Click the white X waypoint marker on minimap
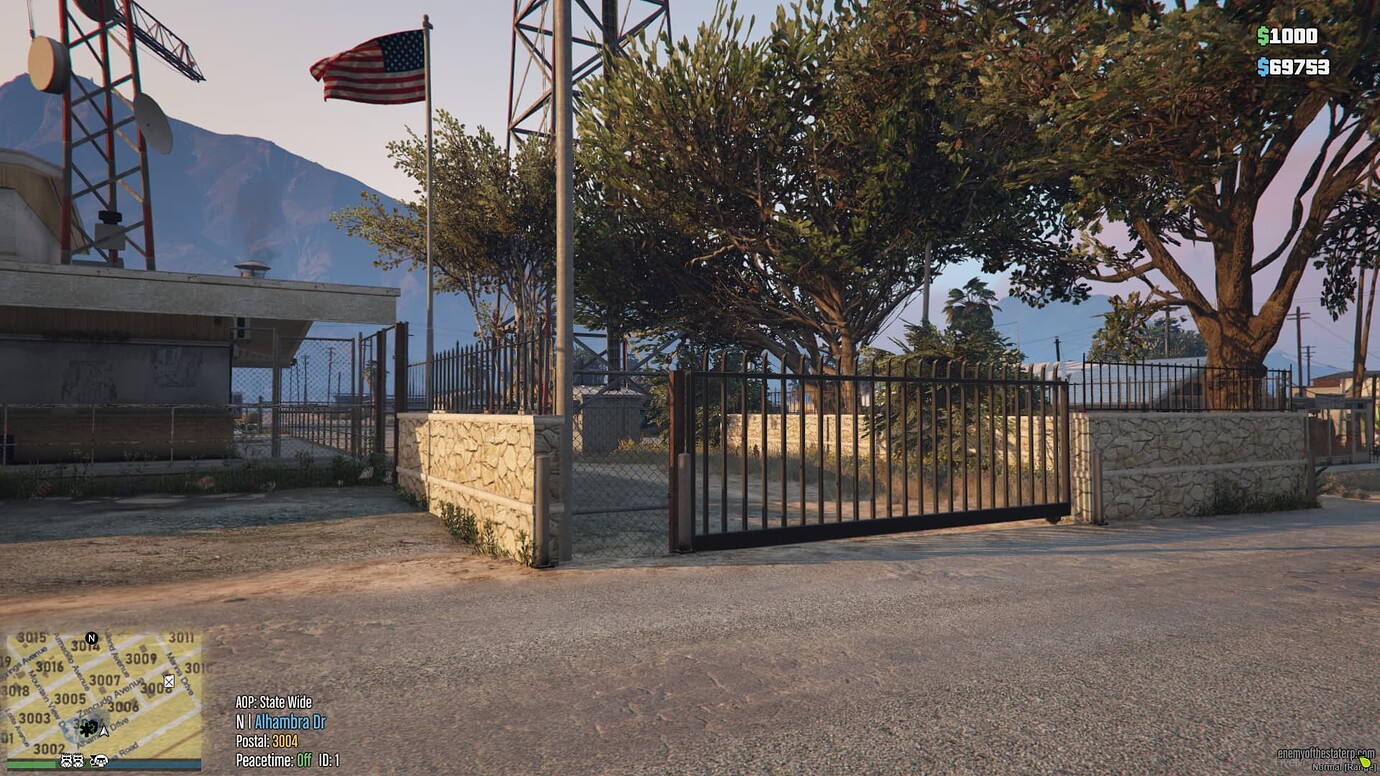The width and height of the screenshot is (1380, 776). click(169, 682)
